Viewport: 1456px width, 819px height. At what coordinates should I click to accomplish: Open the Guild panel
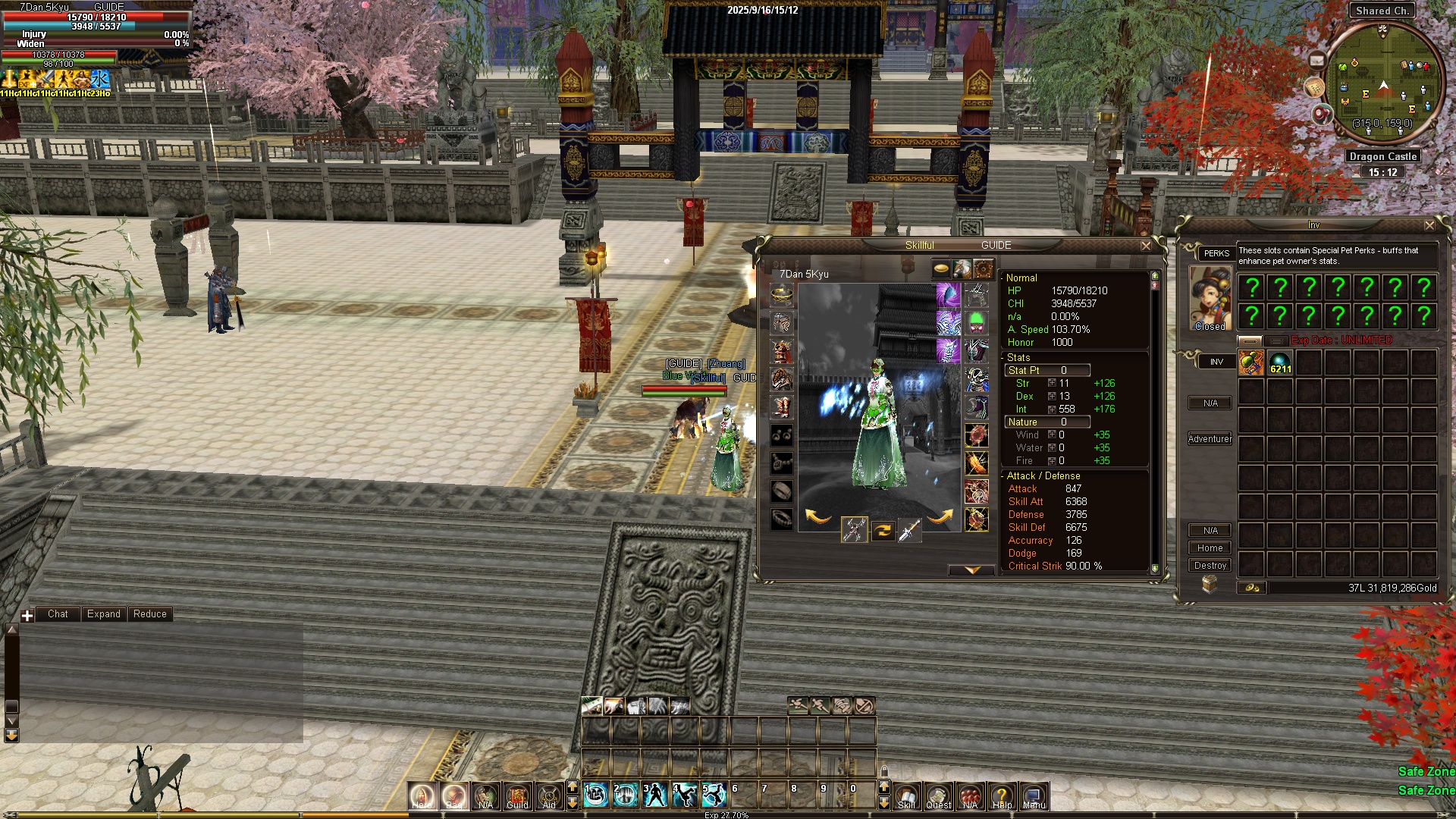[x=517, y=797]
